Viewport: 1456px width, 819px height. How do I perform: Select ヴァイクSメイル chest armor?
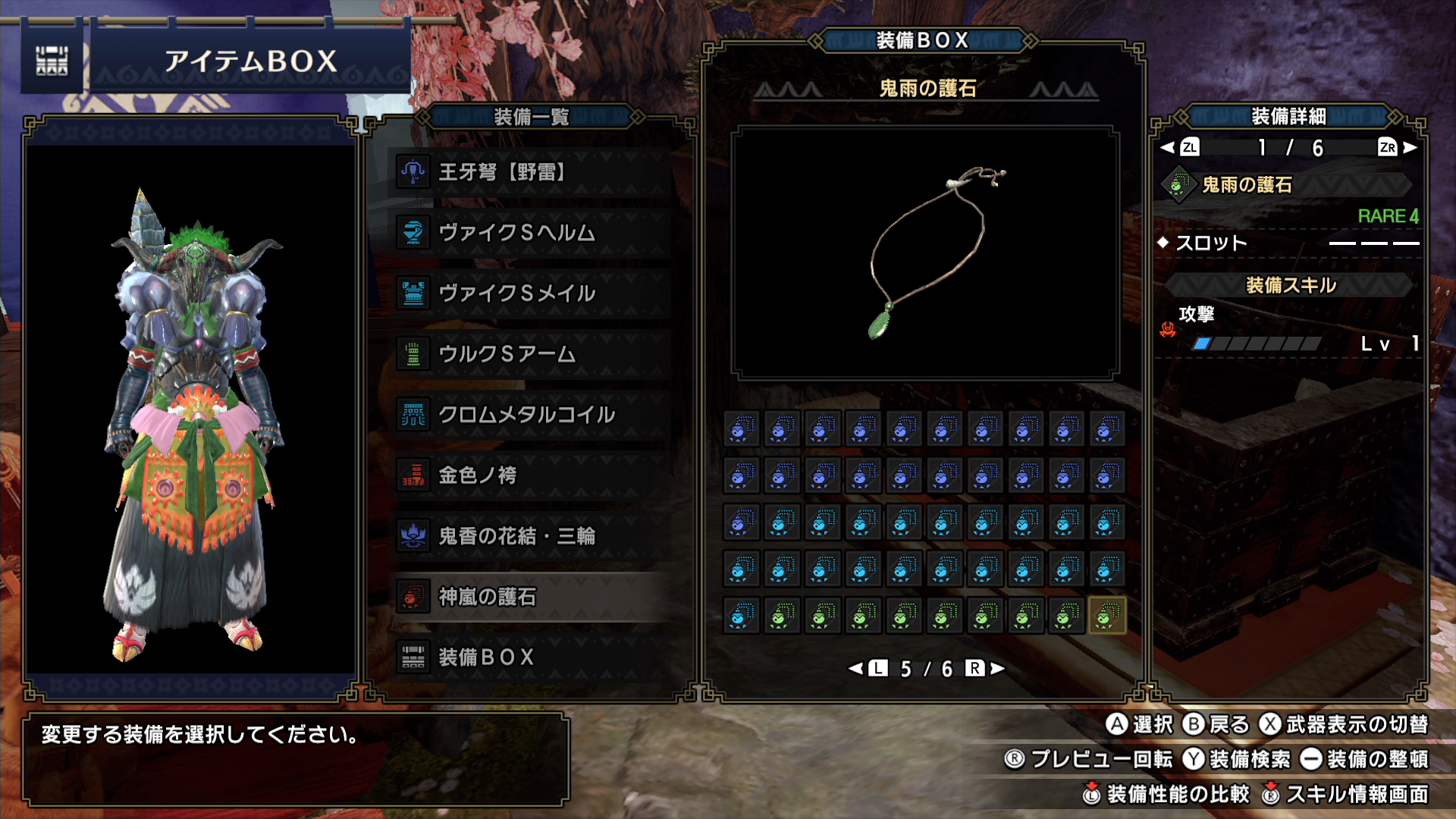(531, 293)
